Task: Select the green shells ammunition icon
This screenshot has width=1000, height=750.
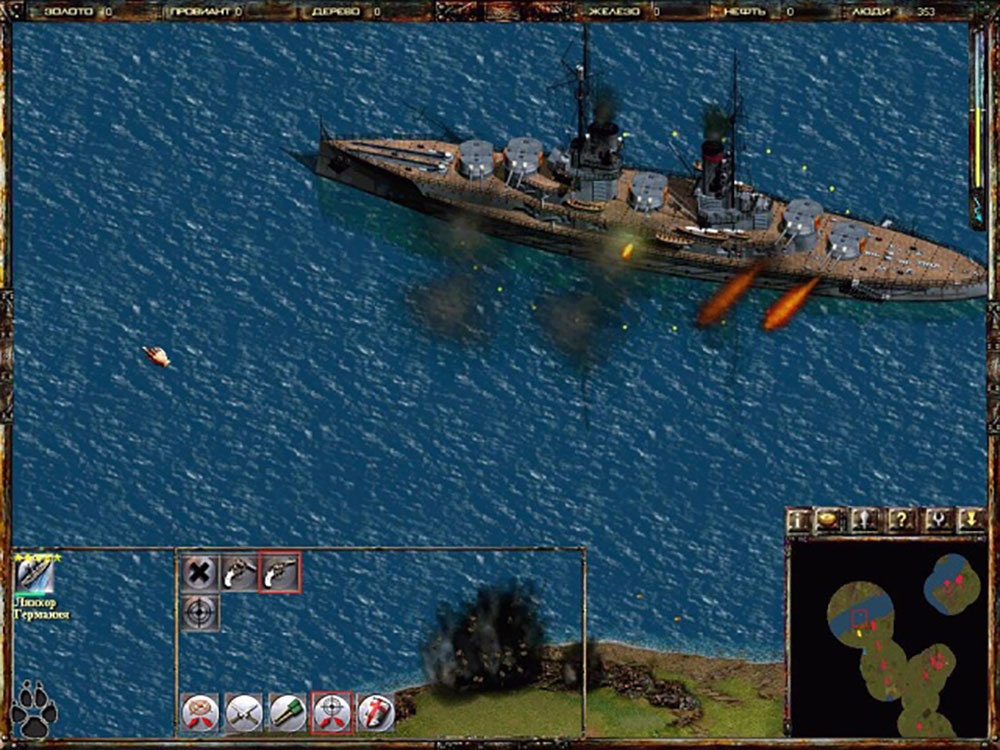Action: point(288,711)
